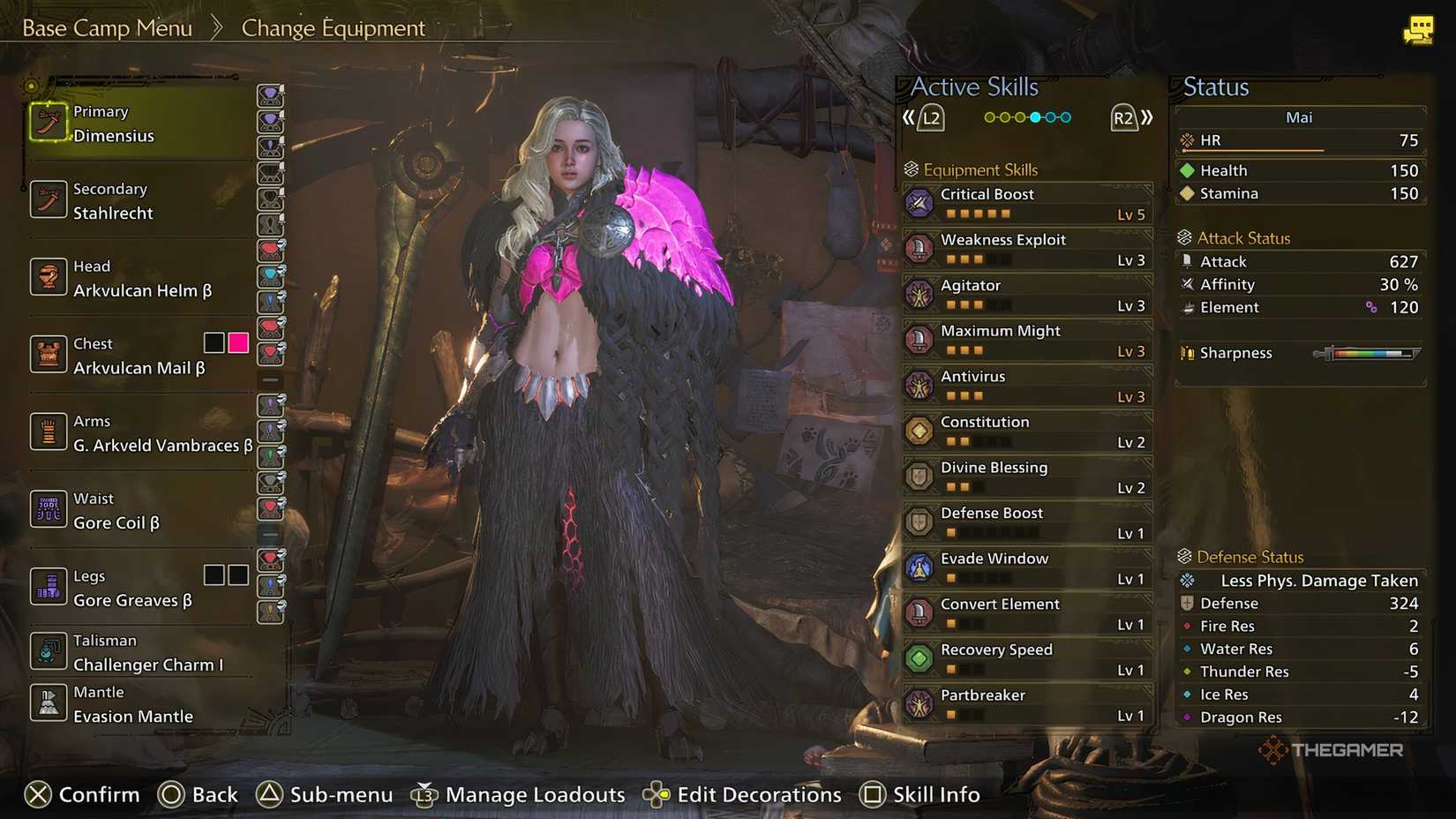Click the pink color swatch next to Arkvulcan Mail
The width and height of the screenshot is (1456, 819).
tap(236, 343)
